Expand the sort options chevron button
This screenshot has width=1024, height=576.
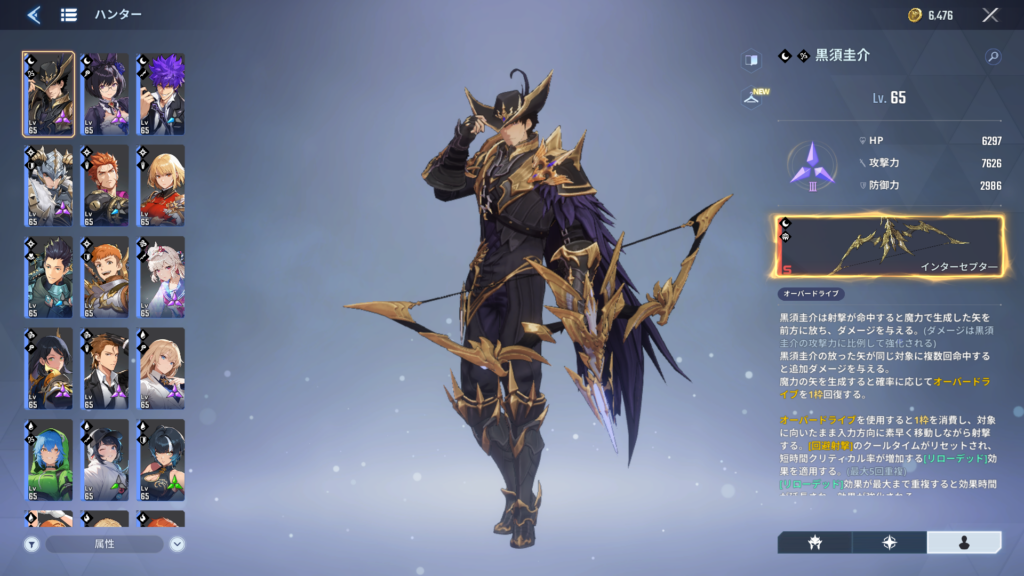[177, 544]
